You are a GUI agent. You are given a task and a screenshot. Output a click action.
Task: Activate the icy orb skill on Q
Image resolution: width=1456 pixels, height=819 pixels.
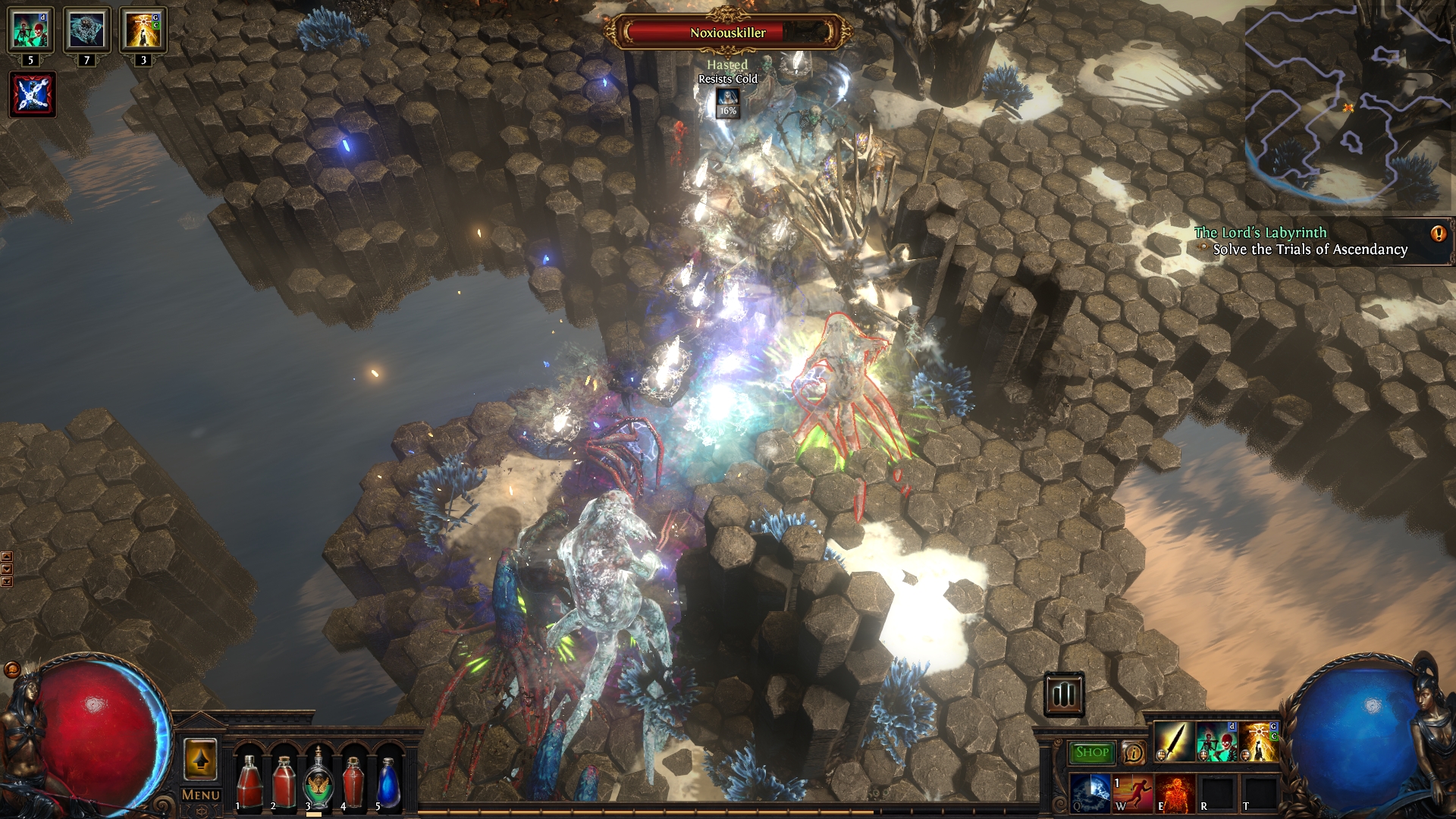tap(1090, 792)
